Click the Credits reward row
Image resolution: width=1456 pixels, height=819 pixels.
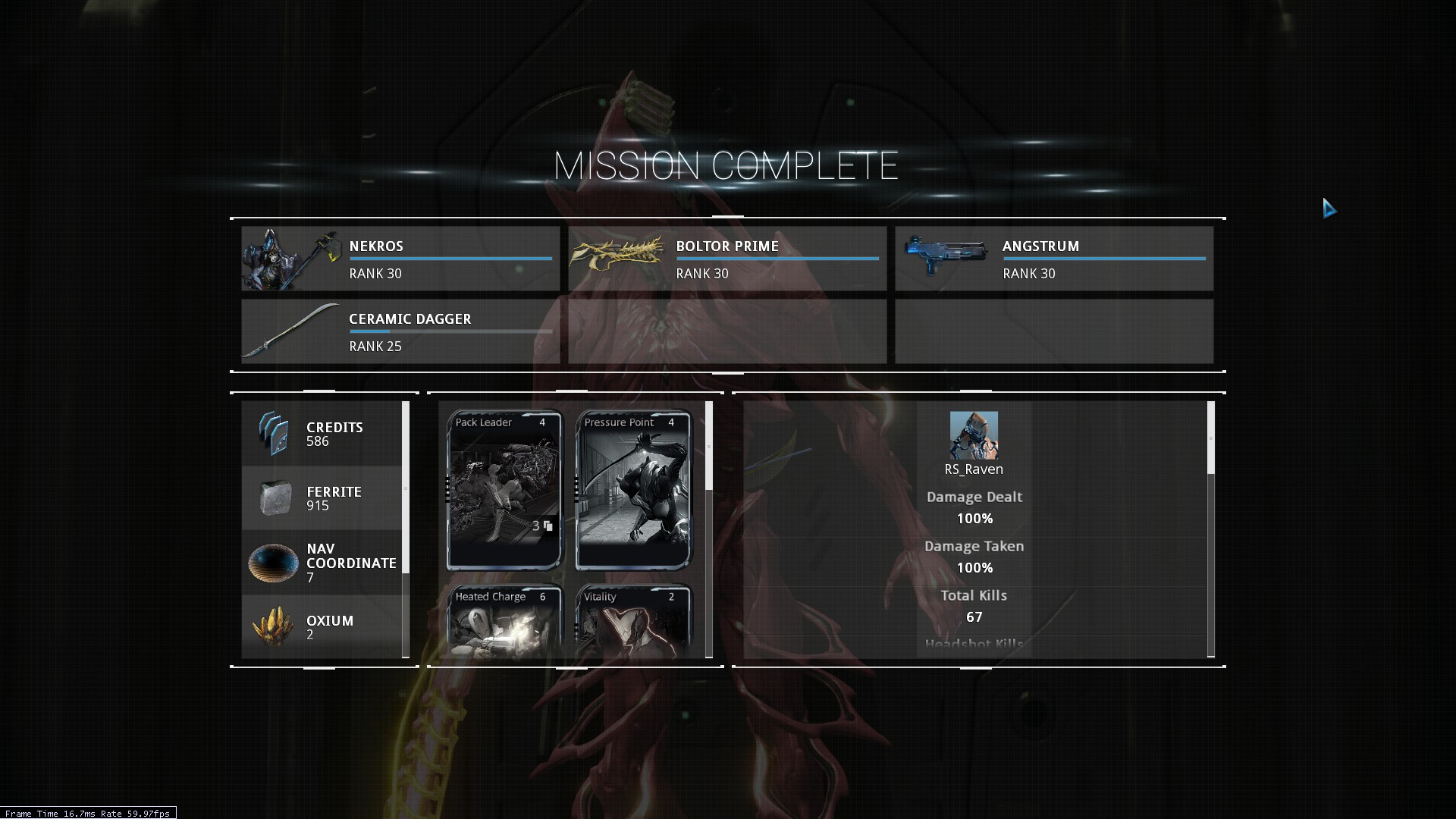click(x=322, y=434)
